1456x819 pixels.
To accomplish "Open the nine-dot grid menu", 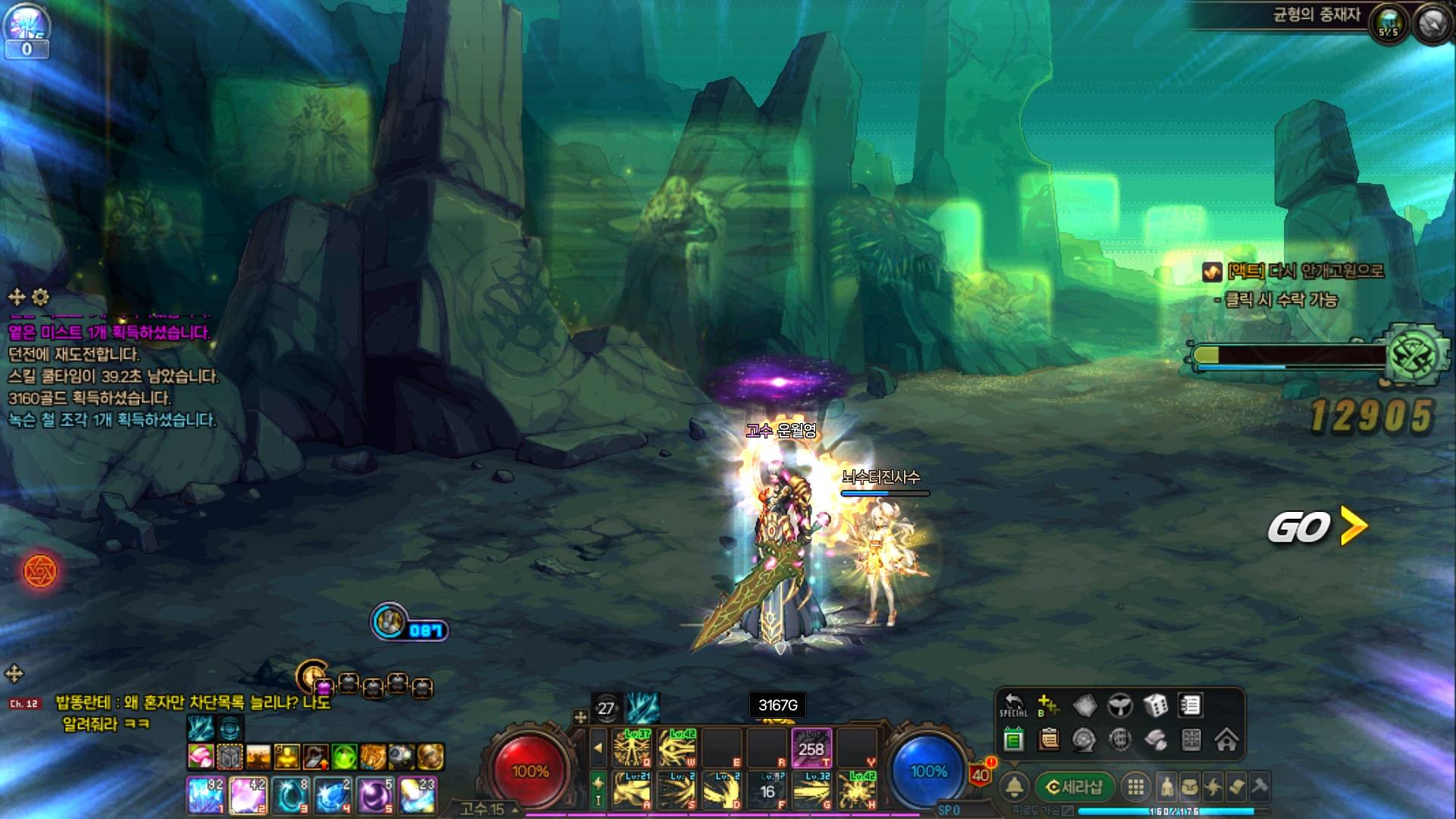I will (x=1135, y=787).
